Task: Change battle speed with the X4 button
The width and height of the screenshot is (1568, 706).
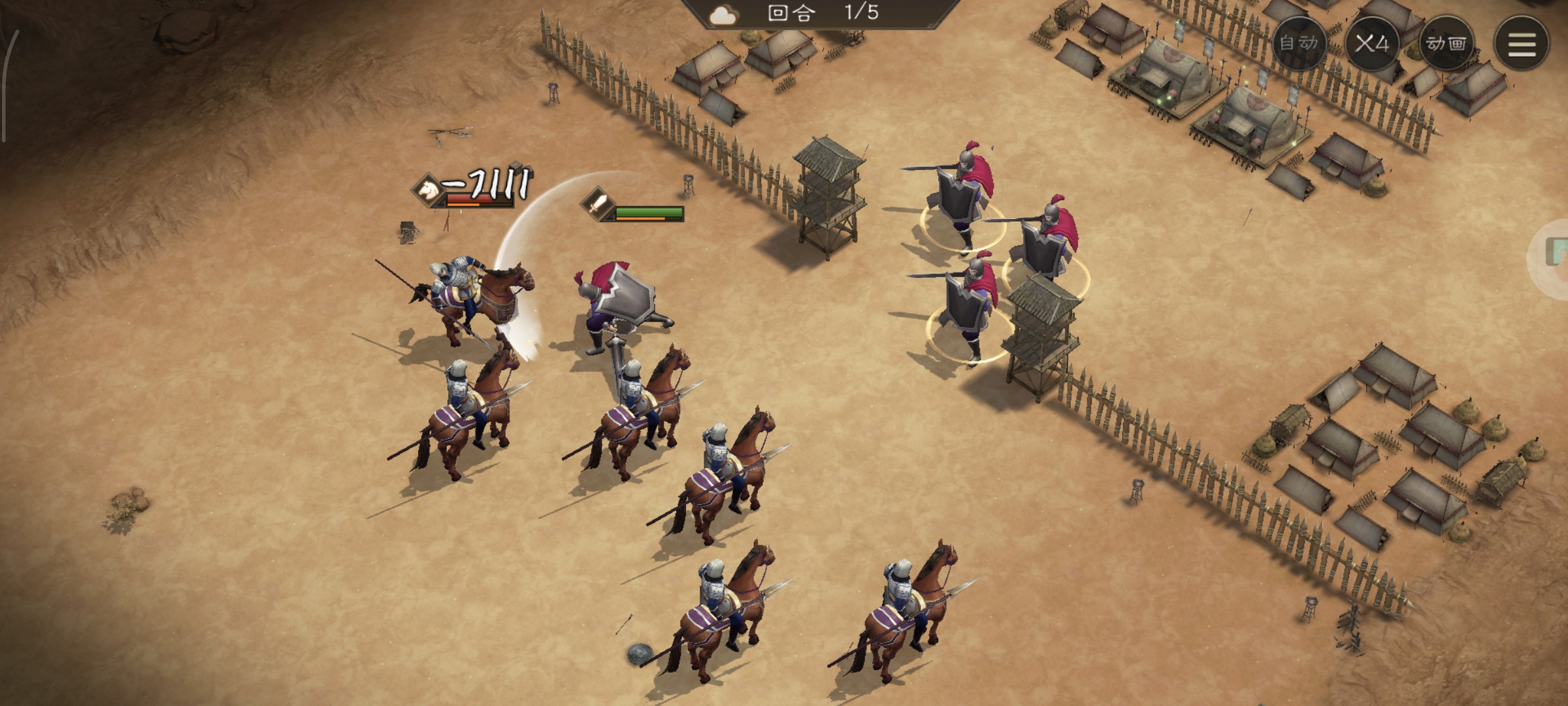Action: click(1372, 44)
